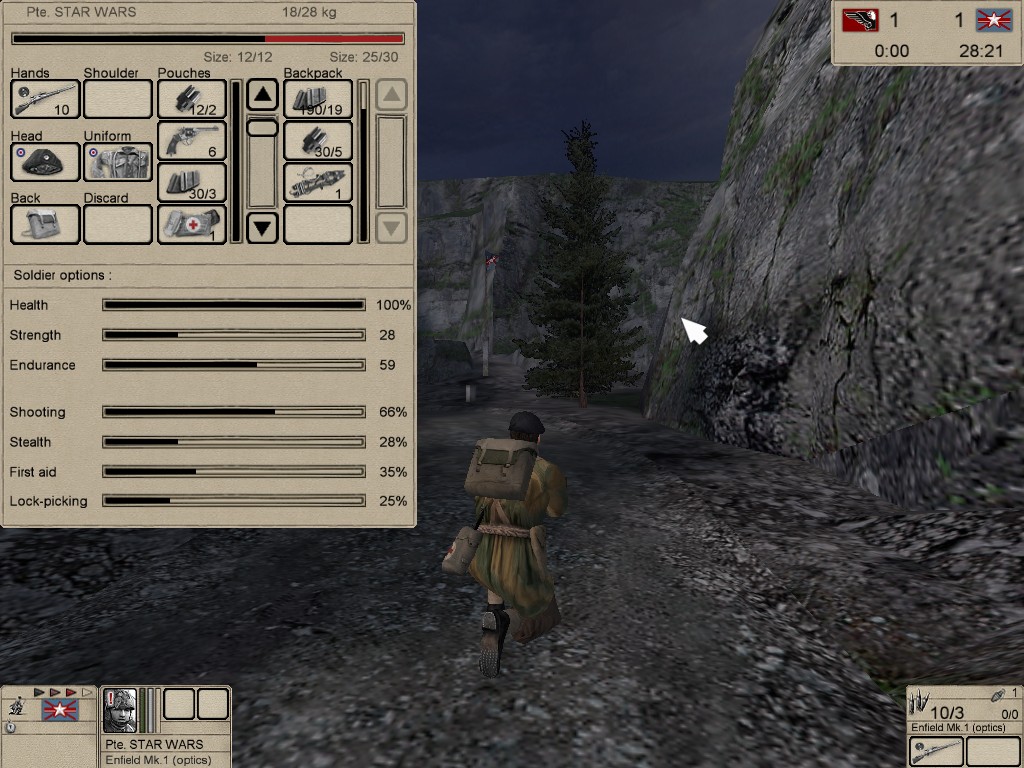Select the revolver in the Pouches column
The width and height of the screenshot is (1024, 768).
(x=191, y=141)
